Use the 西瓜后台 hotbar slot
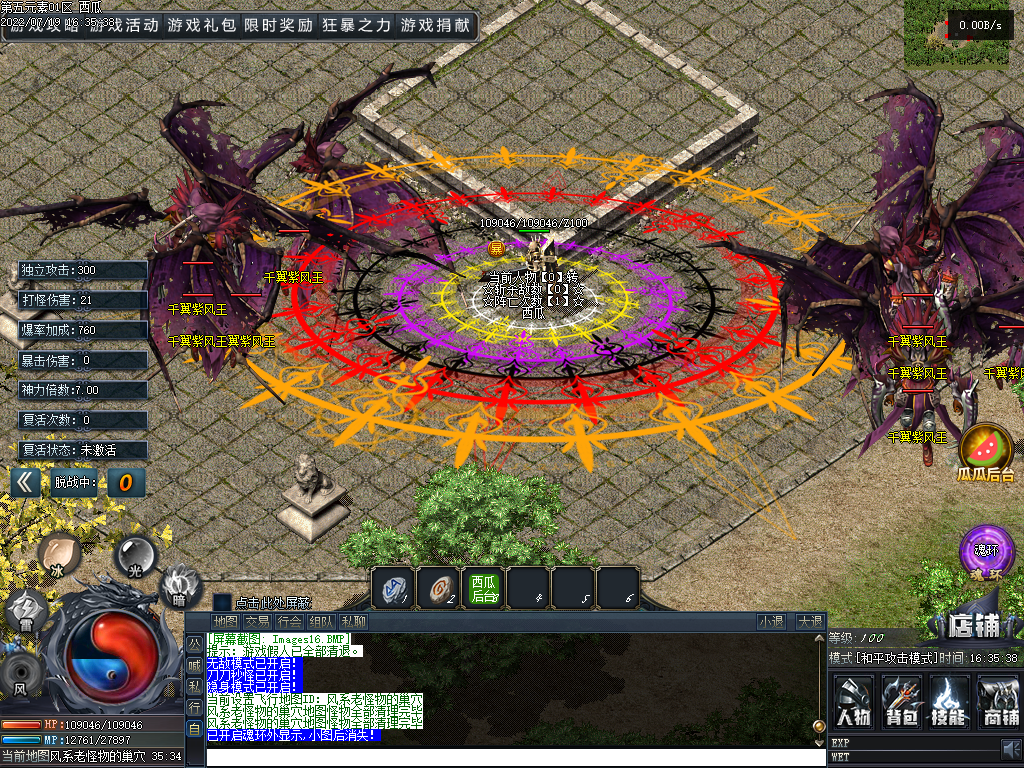The height and width of the screenshot is (768, 1024). click(484, 588)
